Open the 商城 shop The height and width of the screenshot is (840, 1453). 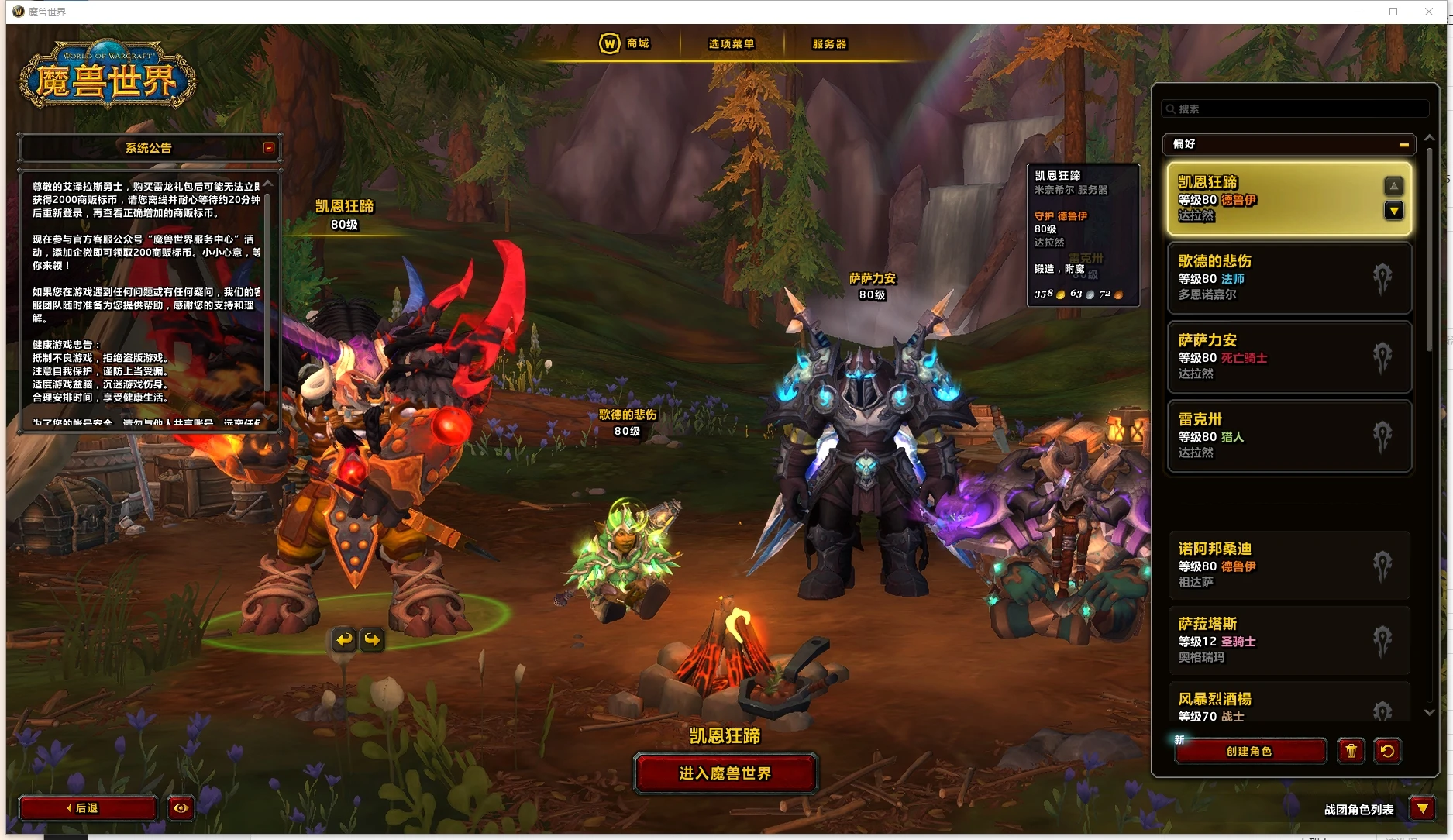(x=625, y=43)
